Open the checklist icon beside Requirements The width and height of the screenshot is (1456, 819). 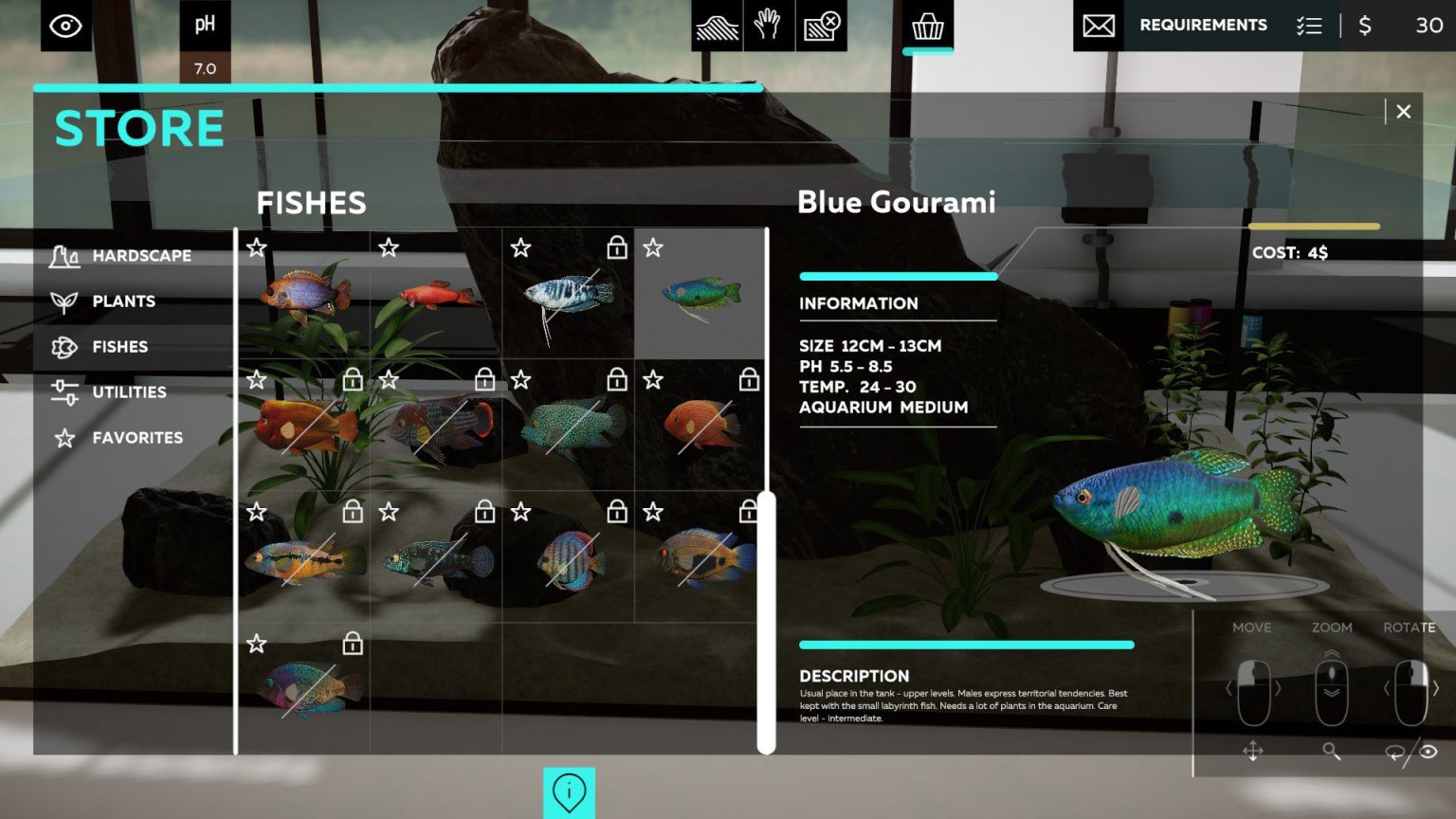1310,26
